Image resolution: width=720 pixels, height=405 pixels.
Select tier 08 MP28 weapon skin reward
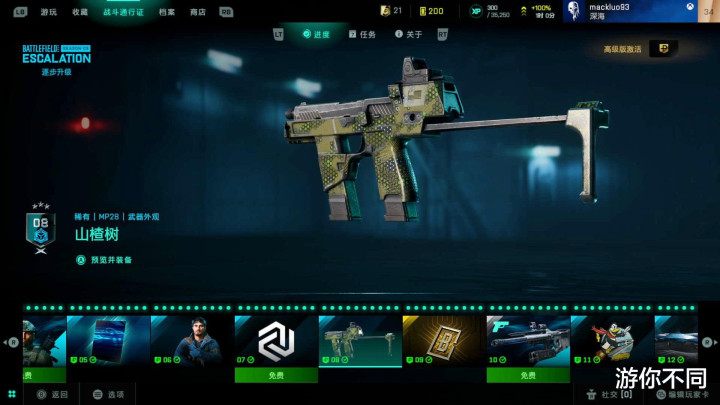pyautogui.click(x=360, y=341)
